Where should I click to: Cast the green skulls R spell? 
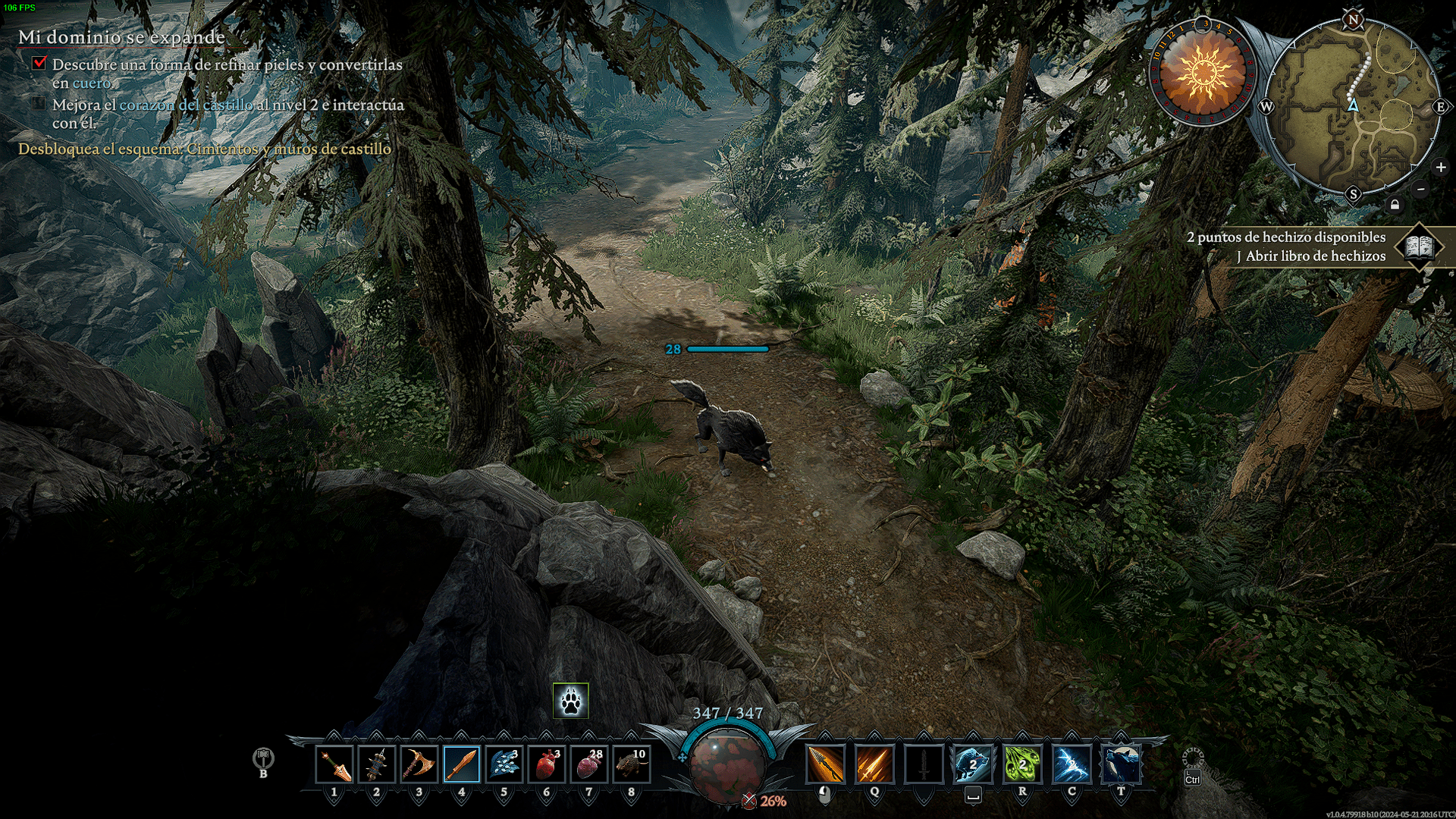[1022, 764]
